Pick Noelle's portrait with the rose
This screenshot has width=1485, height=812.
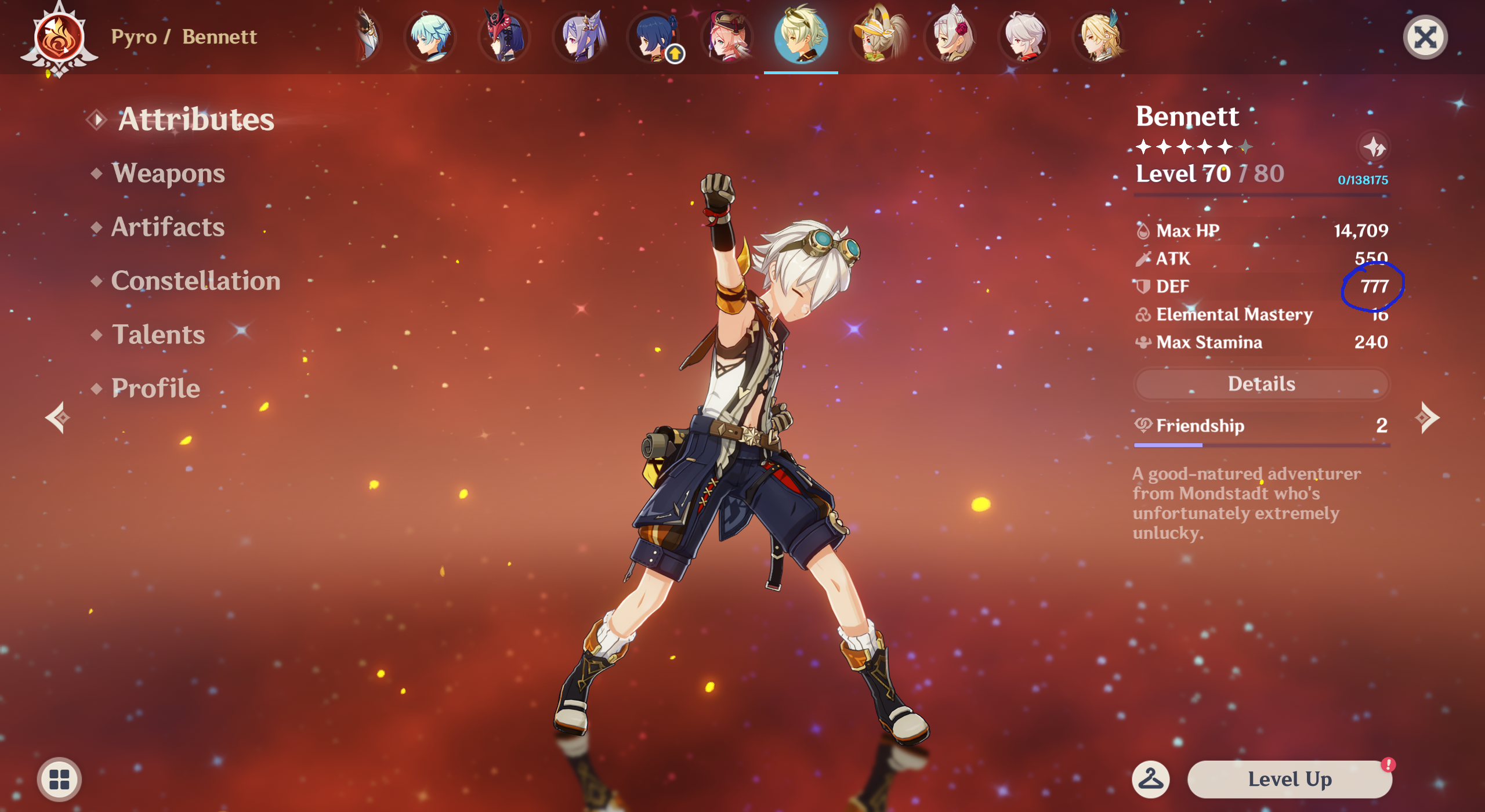pyautogui.click(x=951, y=37)
